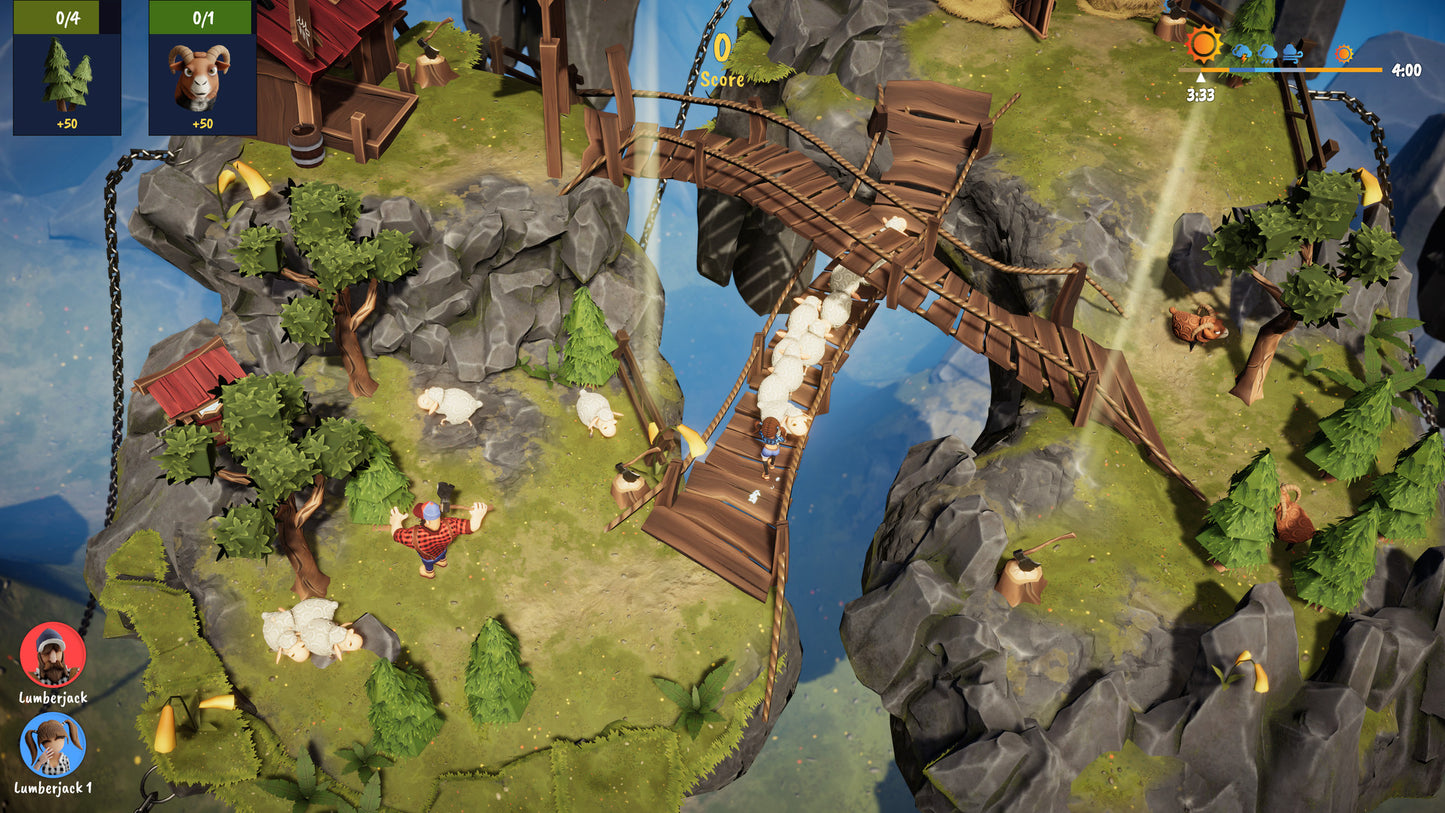Click the white triangle marker on the weather progress bar
This screenshot has width=1445, height=813.
(x=1201, y=77)
